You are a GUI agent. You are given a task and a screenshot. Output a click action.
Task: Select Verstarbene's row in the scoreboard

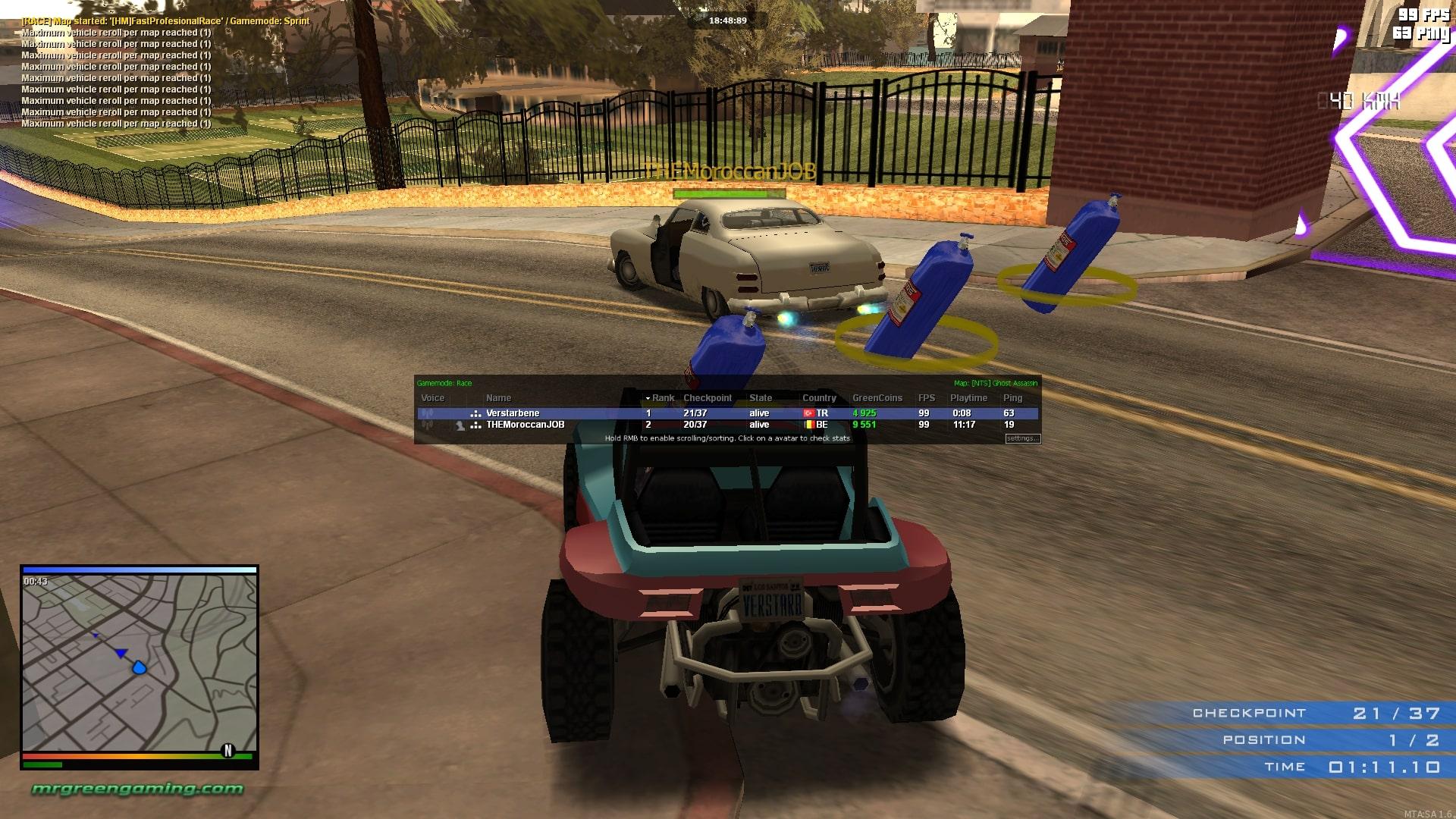[x=513, y=413]
